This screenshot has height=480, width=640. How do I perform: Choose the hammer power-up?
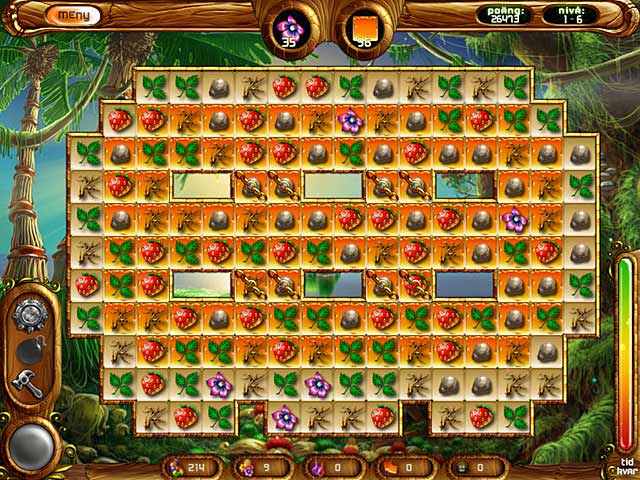28,381
